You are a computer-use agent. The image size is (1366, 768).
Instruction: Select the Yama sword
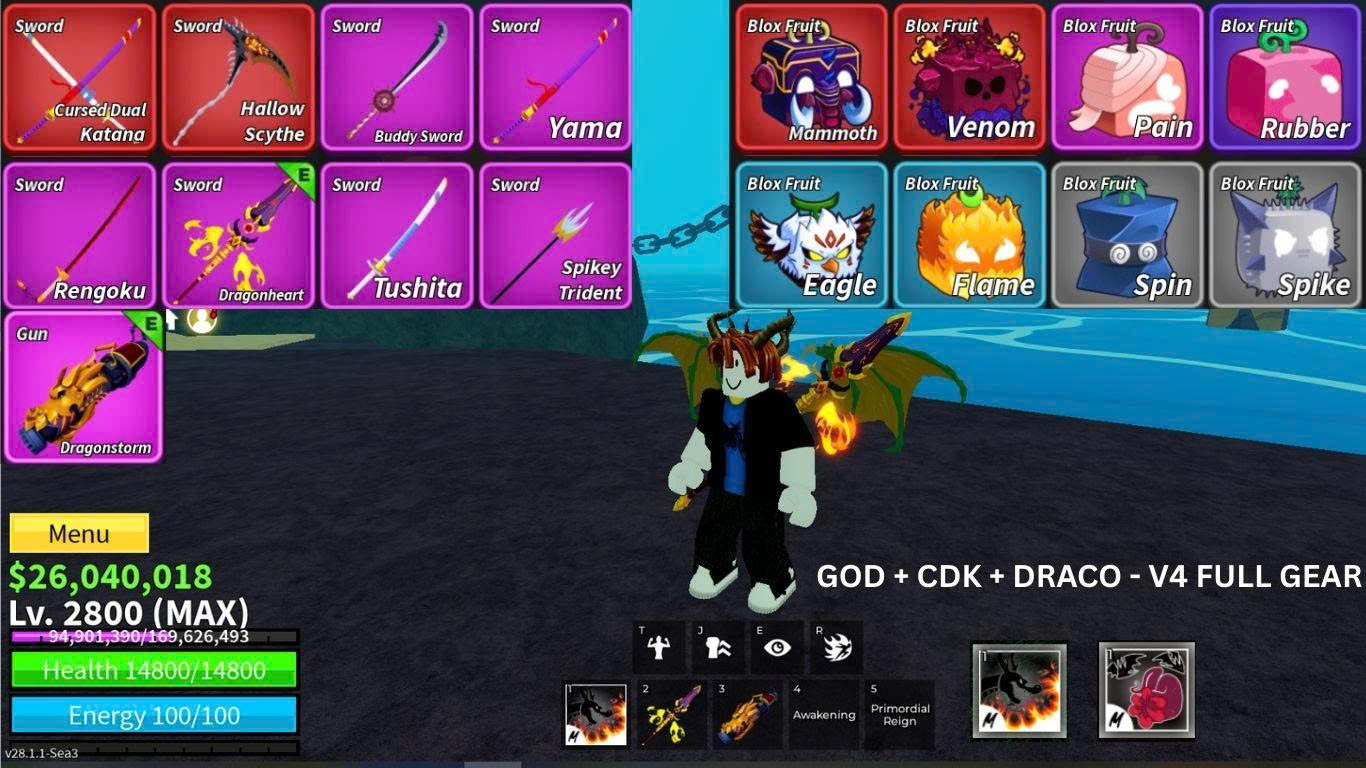[x=556, y=77]
